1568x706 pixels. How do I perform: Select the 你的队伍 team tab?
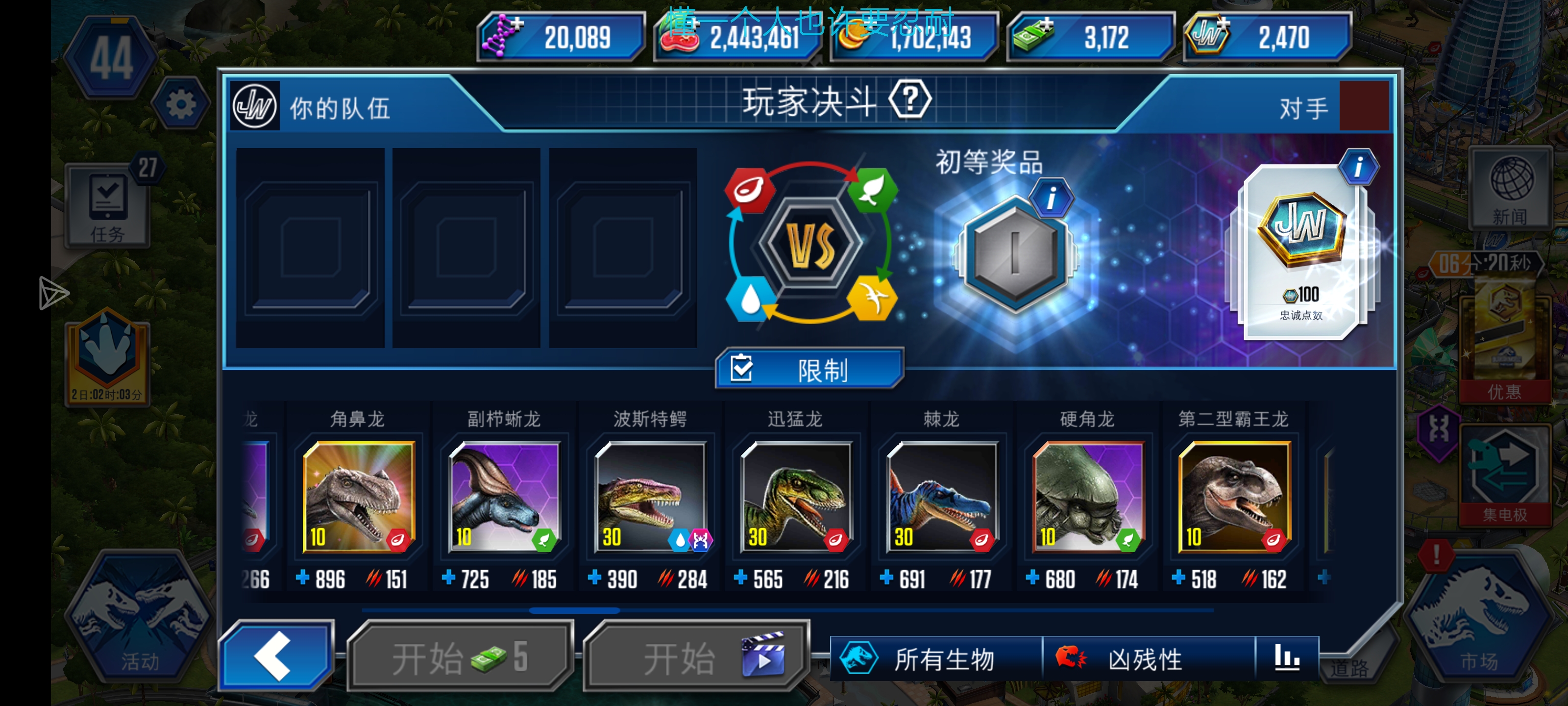(x=338, y=108)
